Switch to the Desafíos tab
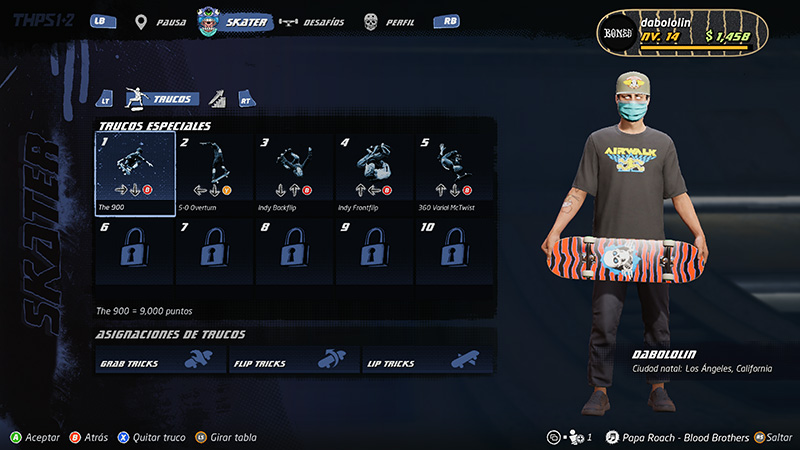The image size is (800, 450). click(x=312, y=22)
